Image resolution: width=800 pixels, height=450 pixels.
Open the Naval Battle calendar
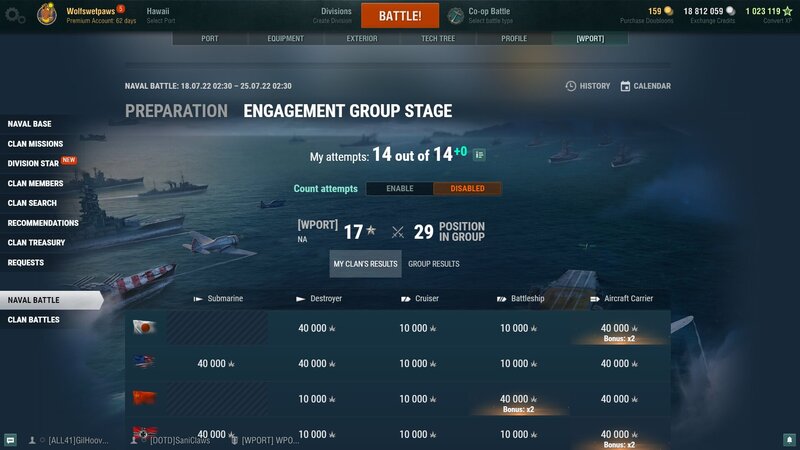(x=646, y=86)
